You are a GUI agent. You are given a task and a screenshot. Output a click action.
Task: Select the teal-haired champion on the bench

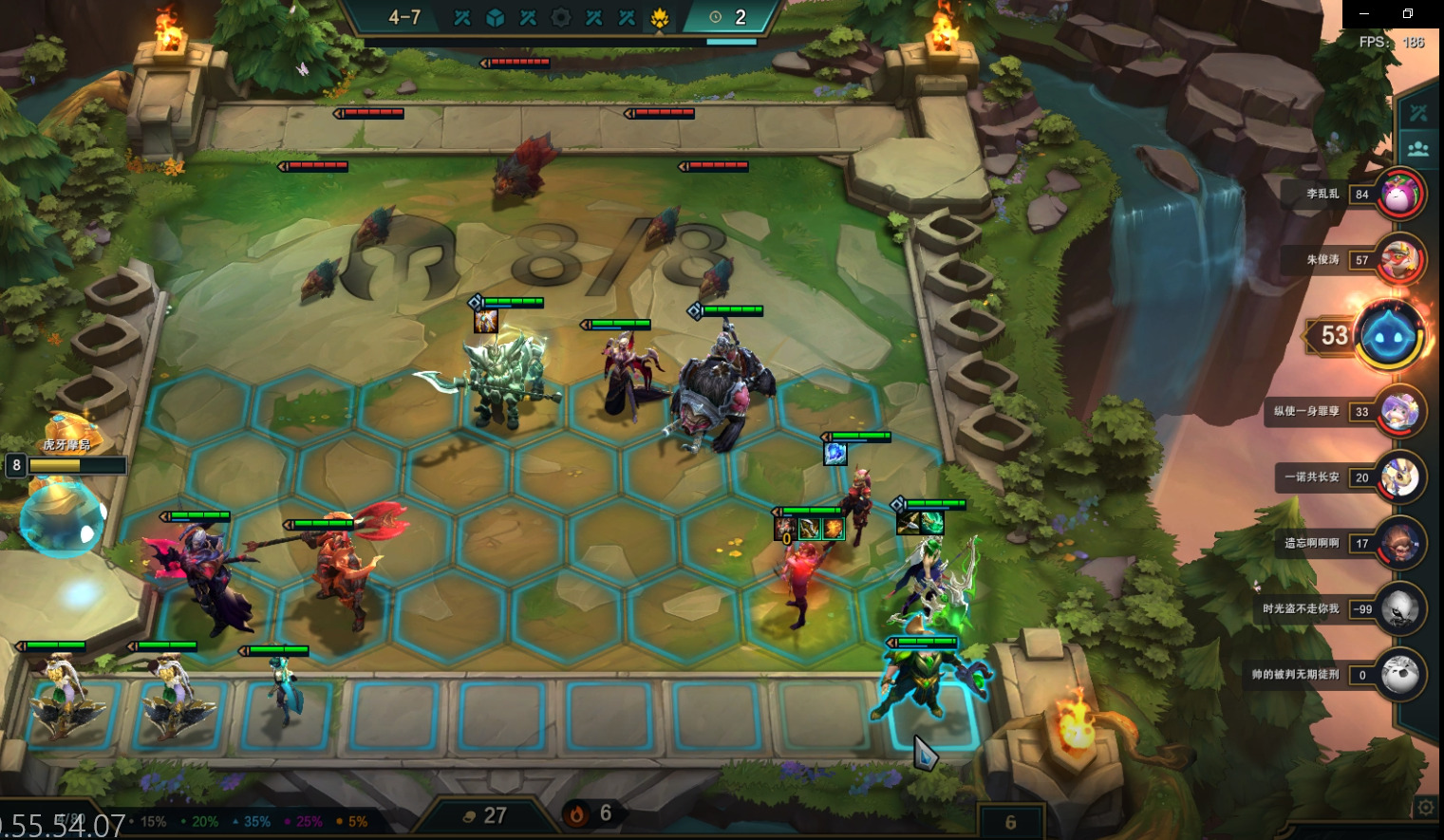281,693
